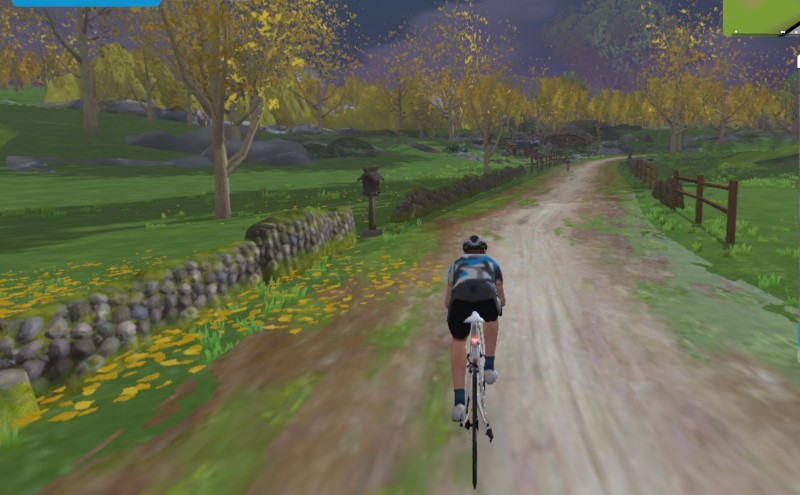Image resolution: width=800 pixels, height=495 pixels.
Task: Open the green route minimap
Action: tap(762, 17)
